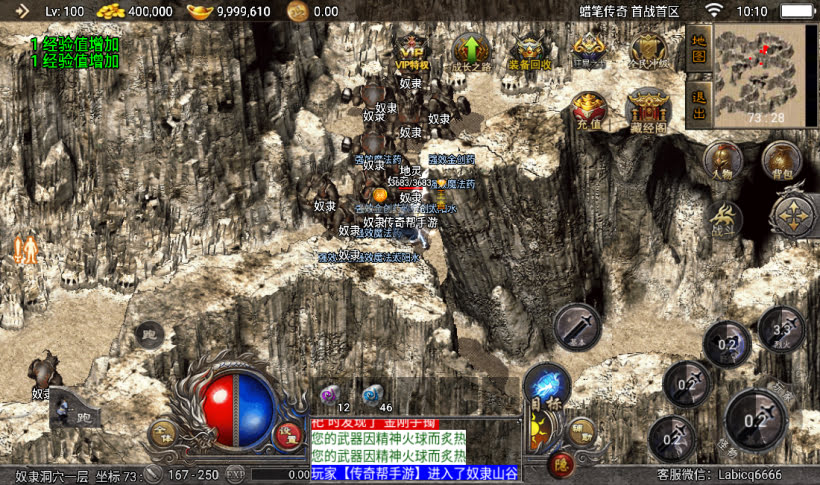
Task: Click the red 隐 hide button
Action: point(560,462)
